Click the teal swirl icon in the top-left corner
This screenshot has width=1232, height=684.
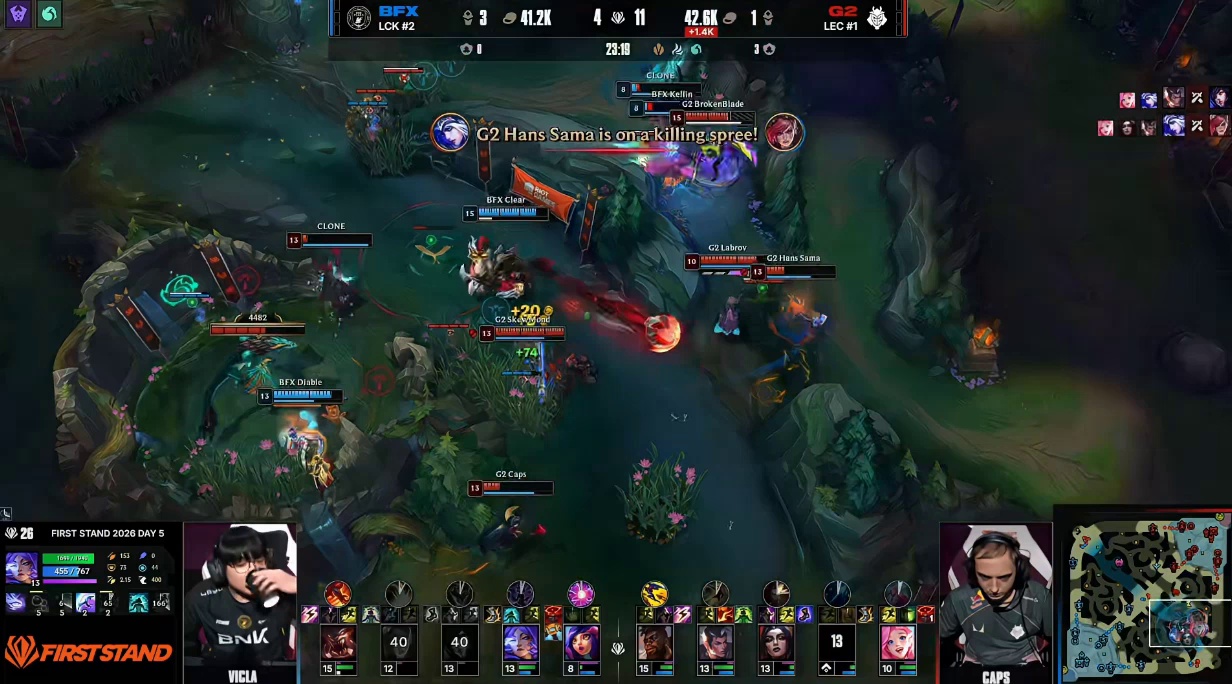coord(48,14)
